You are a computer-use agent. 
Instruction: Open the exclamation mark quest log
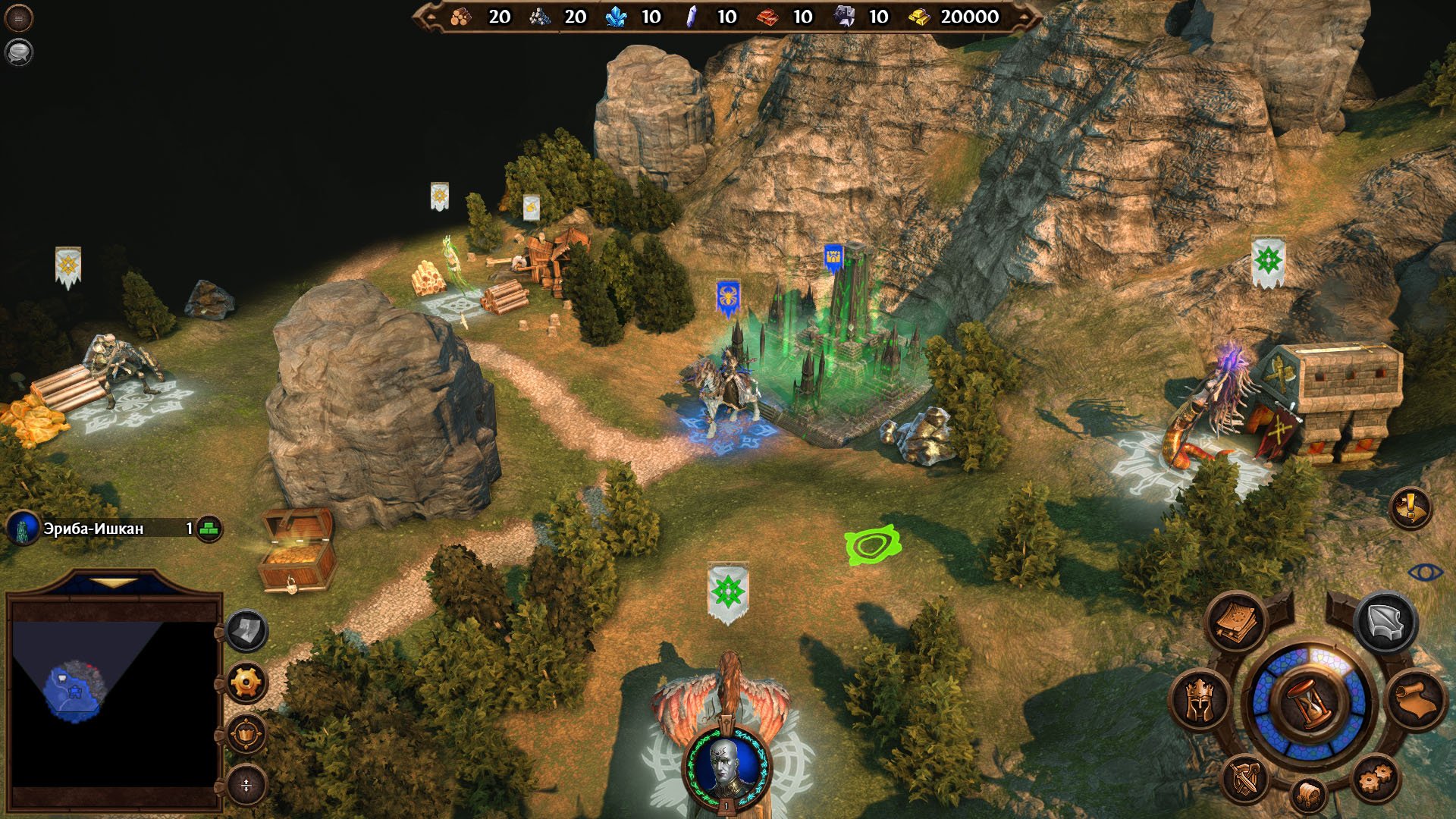(x=1410, y=507)
